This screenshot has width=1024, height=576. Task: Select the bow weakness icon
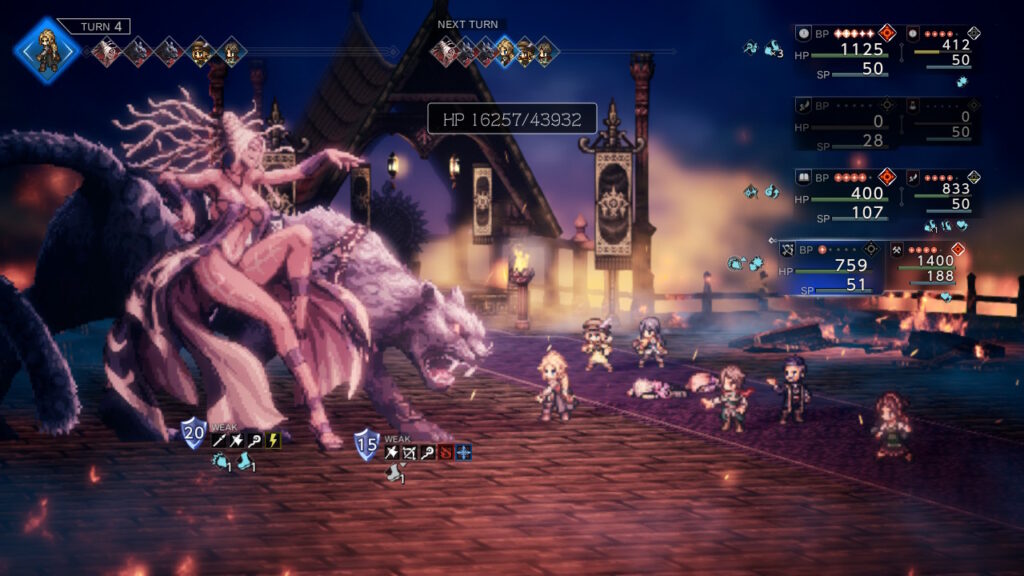[x=412, y=452]
